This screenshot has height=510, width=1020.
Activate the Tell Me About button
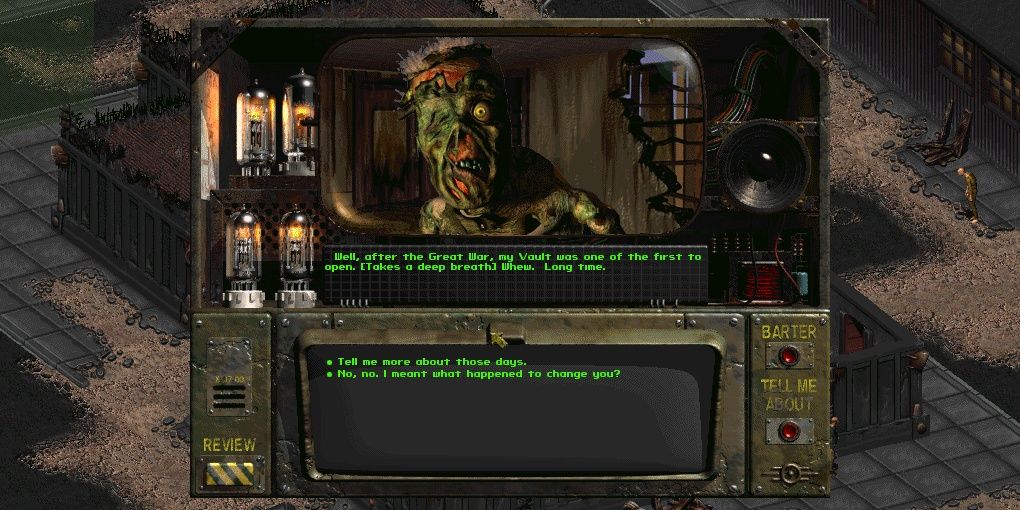click(789, 431)
